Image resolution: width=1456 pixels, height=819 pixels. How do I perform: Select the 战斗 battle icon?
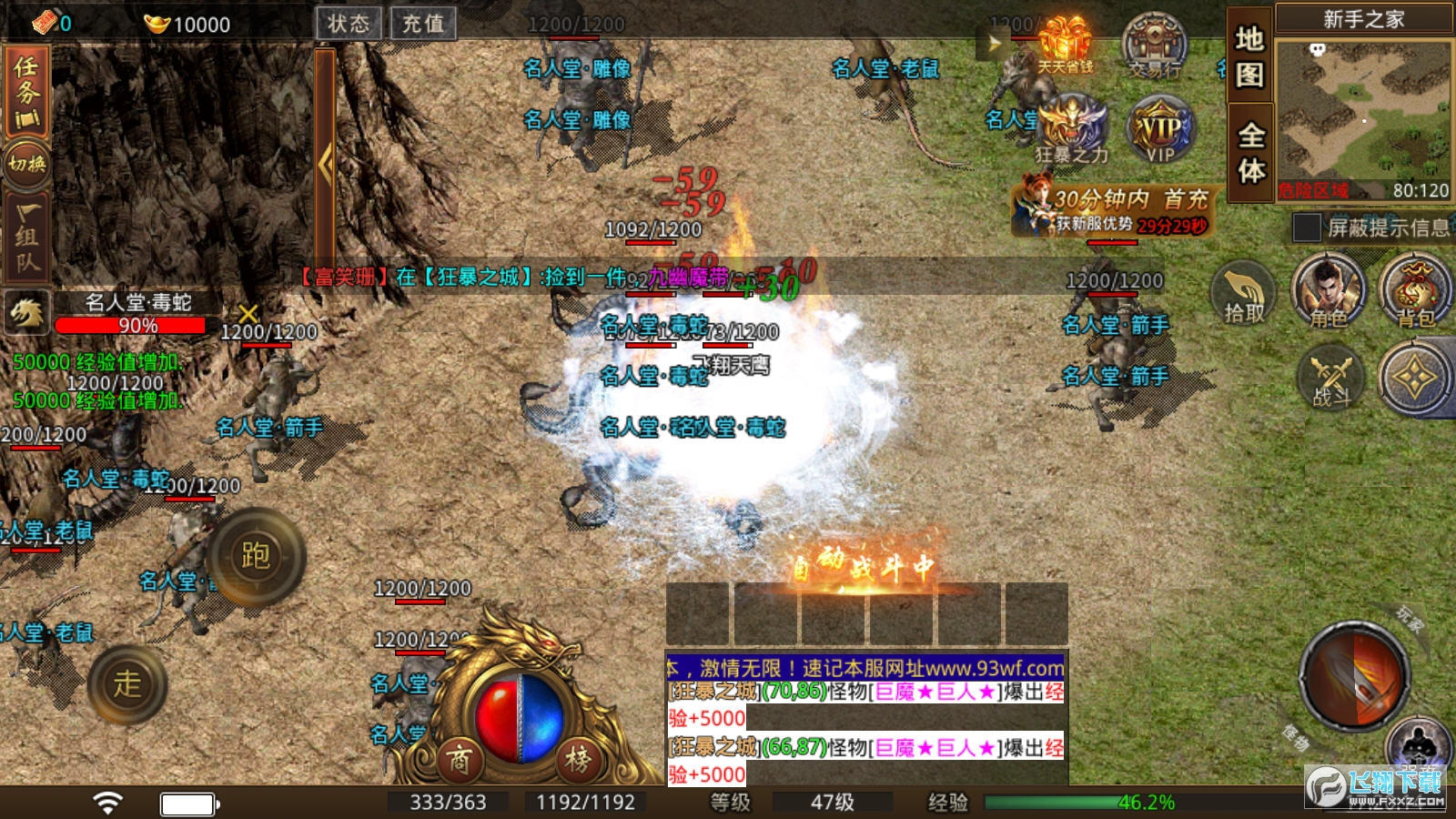[1329, 379]
